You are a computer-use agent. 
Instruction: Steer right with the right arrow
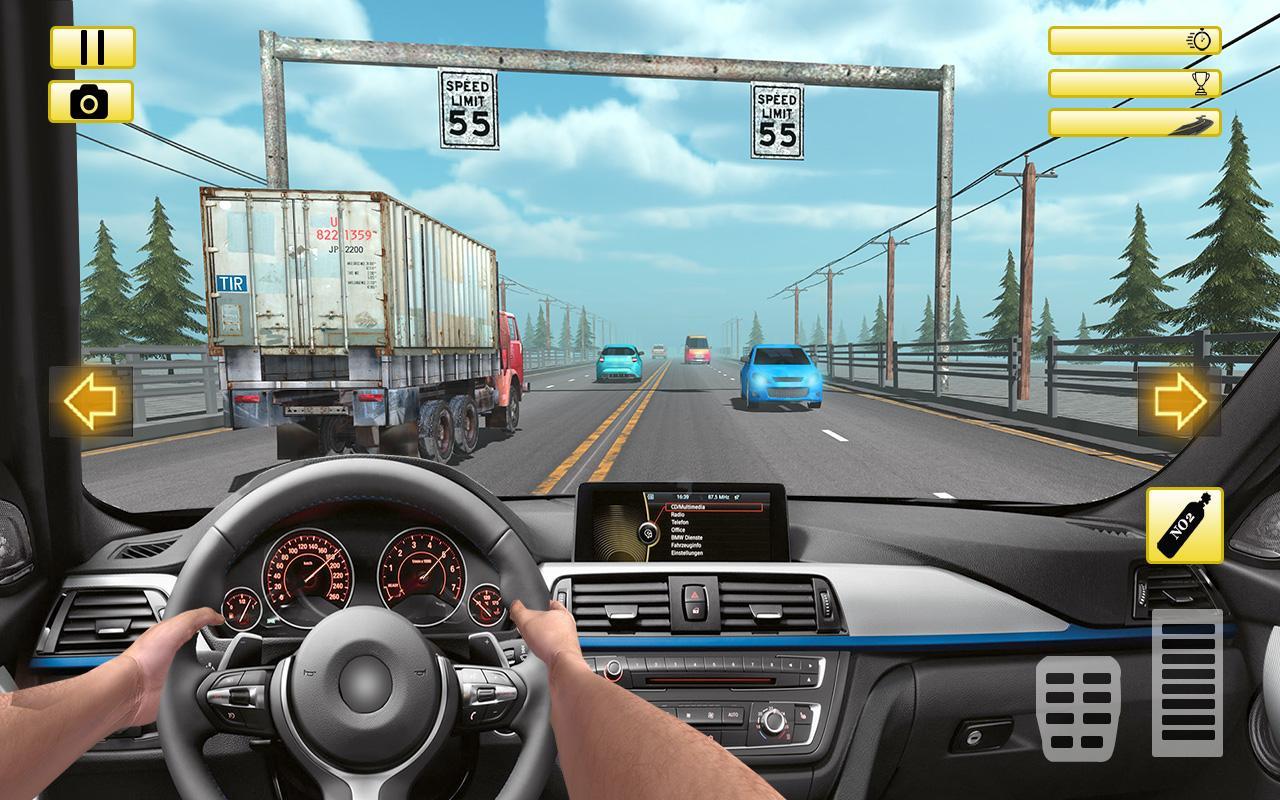point(1180,401)
